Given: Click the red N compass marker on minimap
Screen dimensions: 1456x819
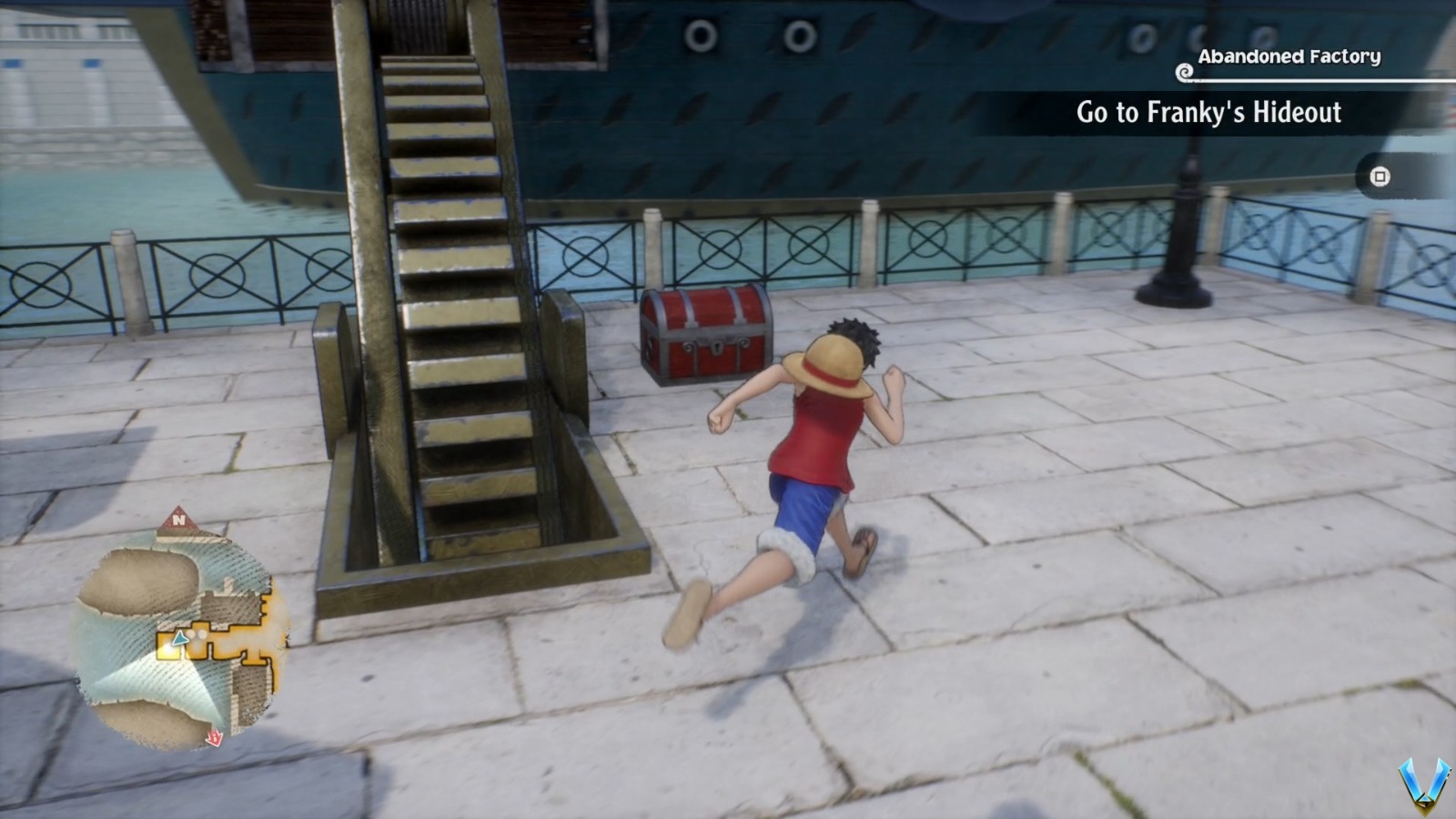Looking at the screenshot, I should (179, 521).
